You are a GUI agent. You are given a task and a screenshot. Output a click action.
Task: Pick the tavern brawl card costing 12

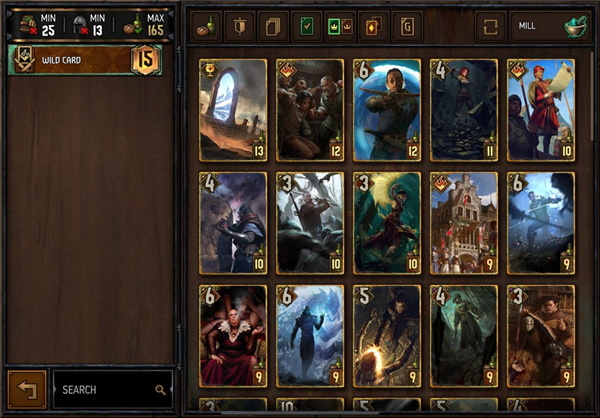click(310, 110)
